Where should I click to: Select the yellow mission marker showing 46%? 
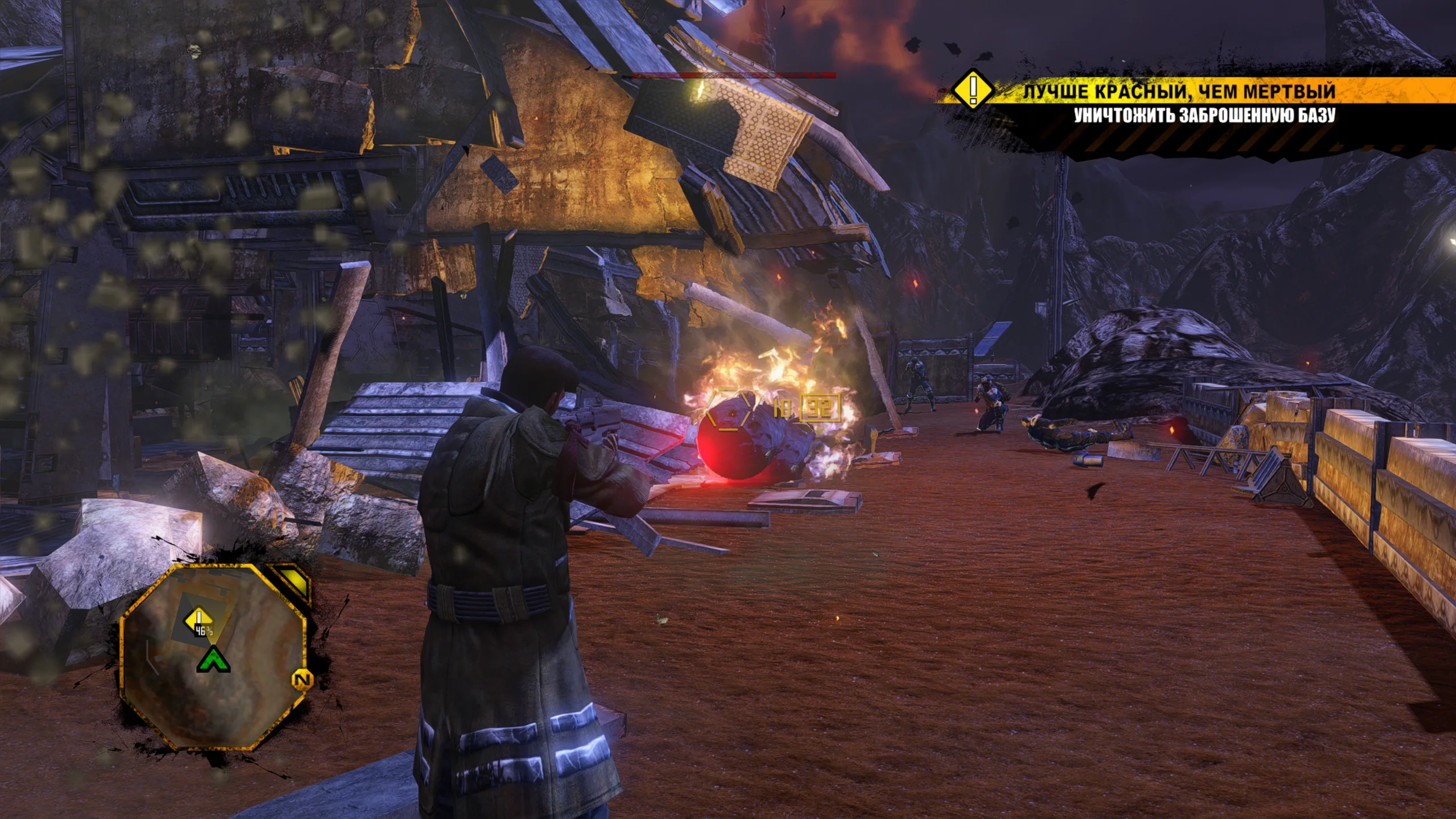(x=198, y=621)
